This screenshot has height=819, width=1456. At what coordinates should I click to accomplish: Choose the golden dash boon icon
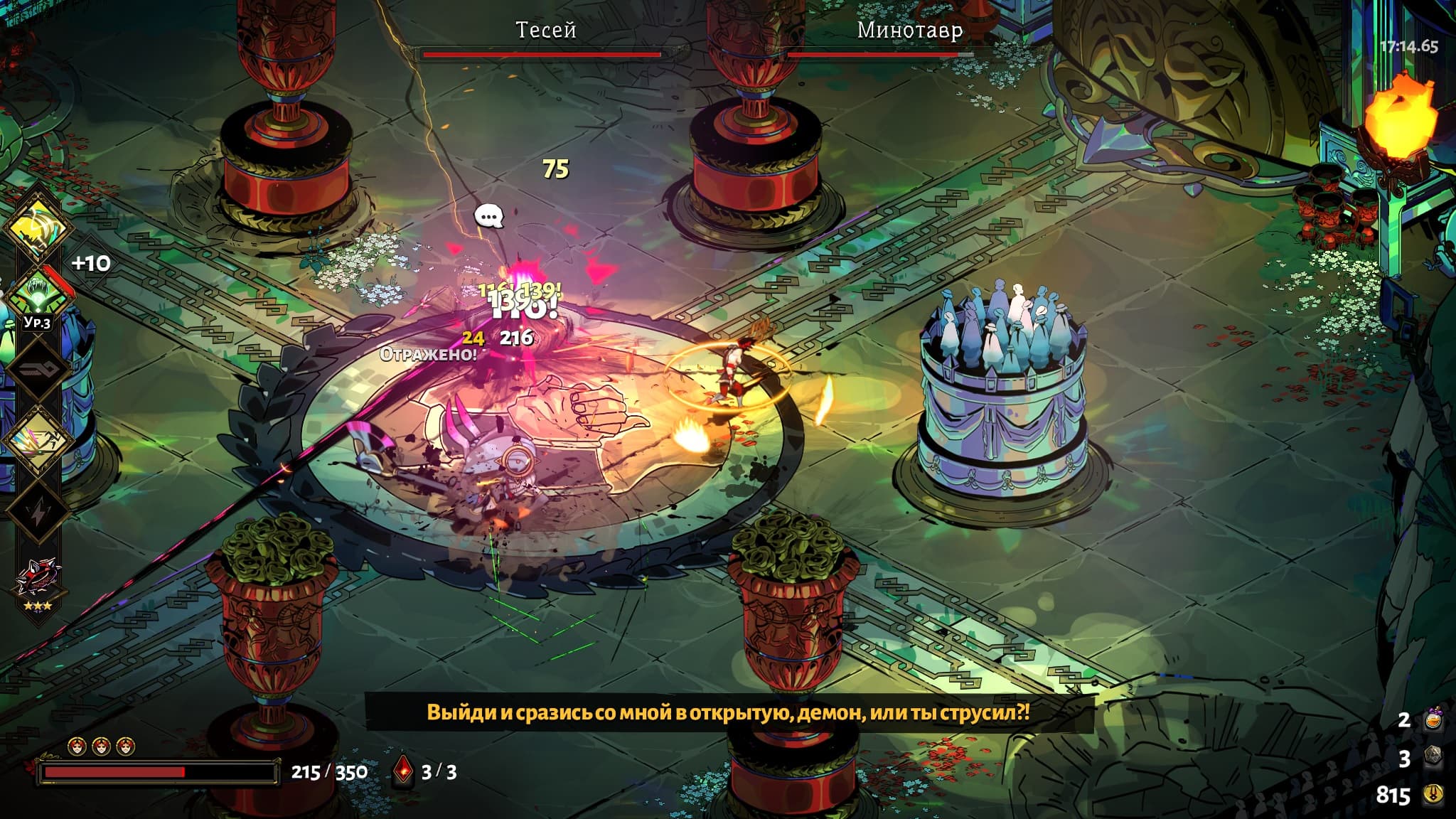click(37, 438)
